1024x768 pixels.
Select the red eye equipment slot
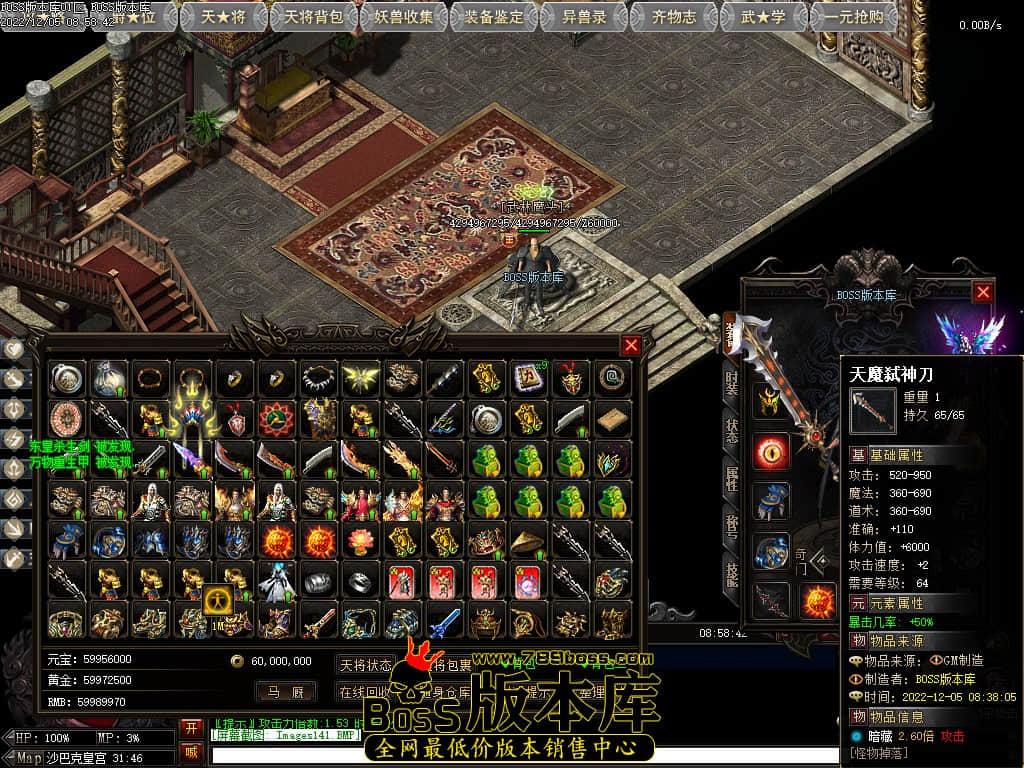point(772,451)
